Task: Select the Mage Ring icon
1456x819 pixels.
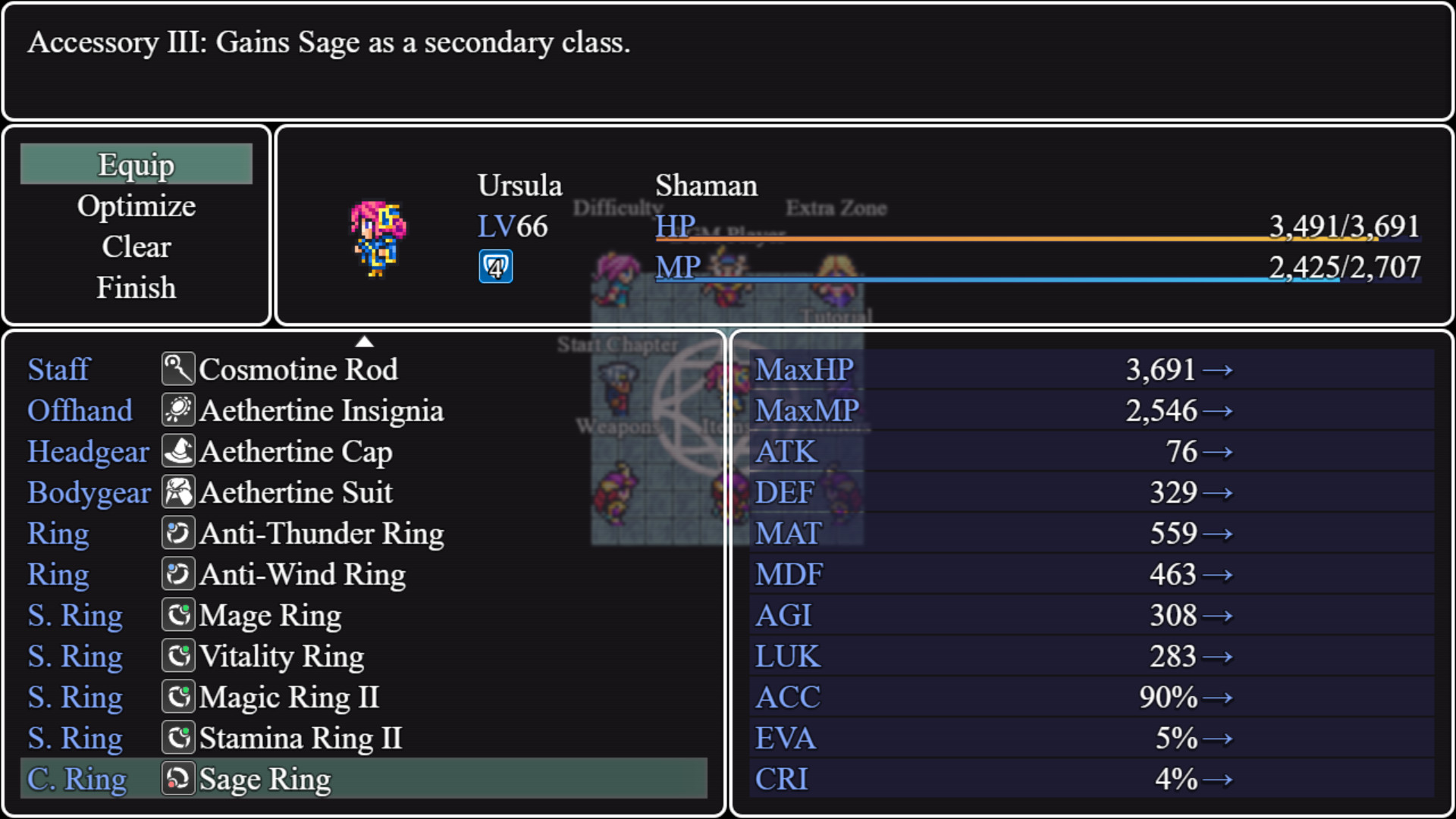Action: pyautogui.click(x=178, y=615)
